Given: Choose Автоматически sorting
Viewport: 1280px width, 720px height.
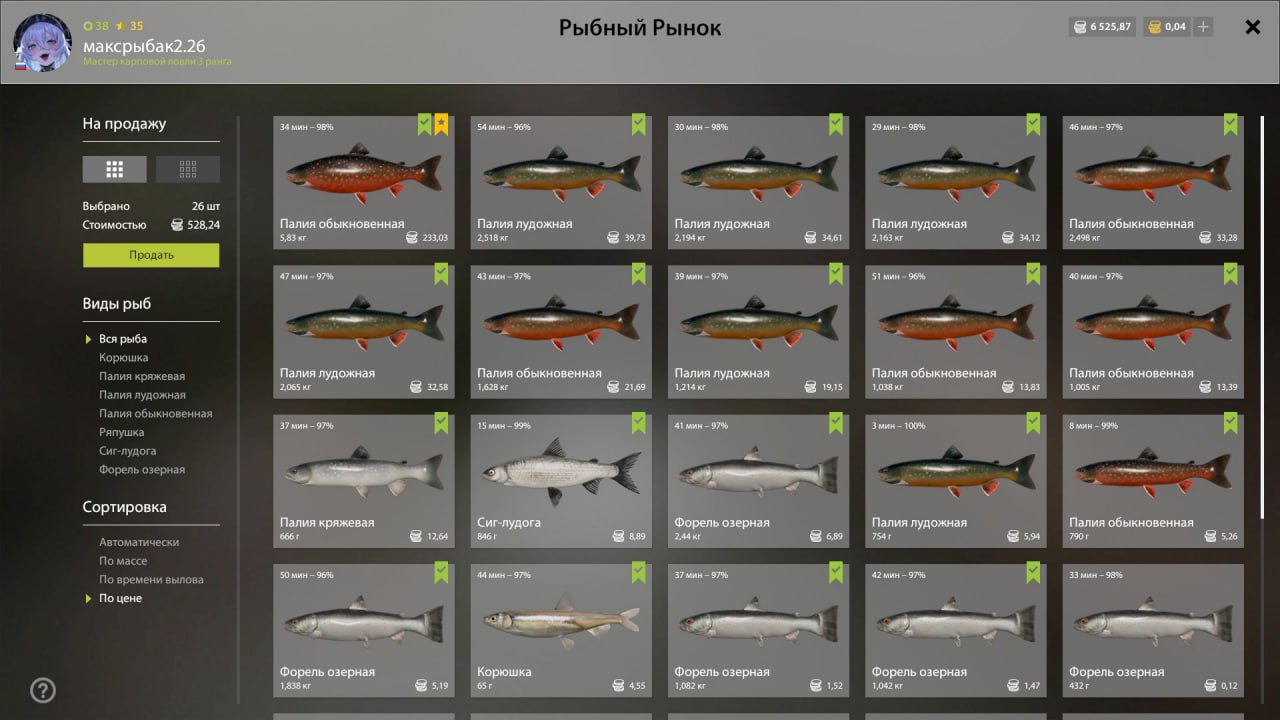Looking at the screenshot, I should [x=139, y=542].
